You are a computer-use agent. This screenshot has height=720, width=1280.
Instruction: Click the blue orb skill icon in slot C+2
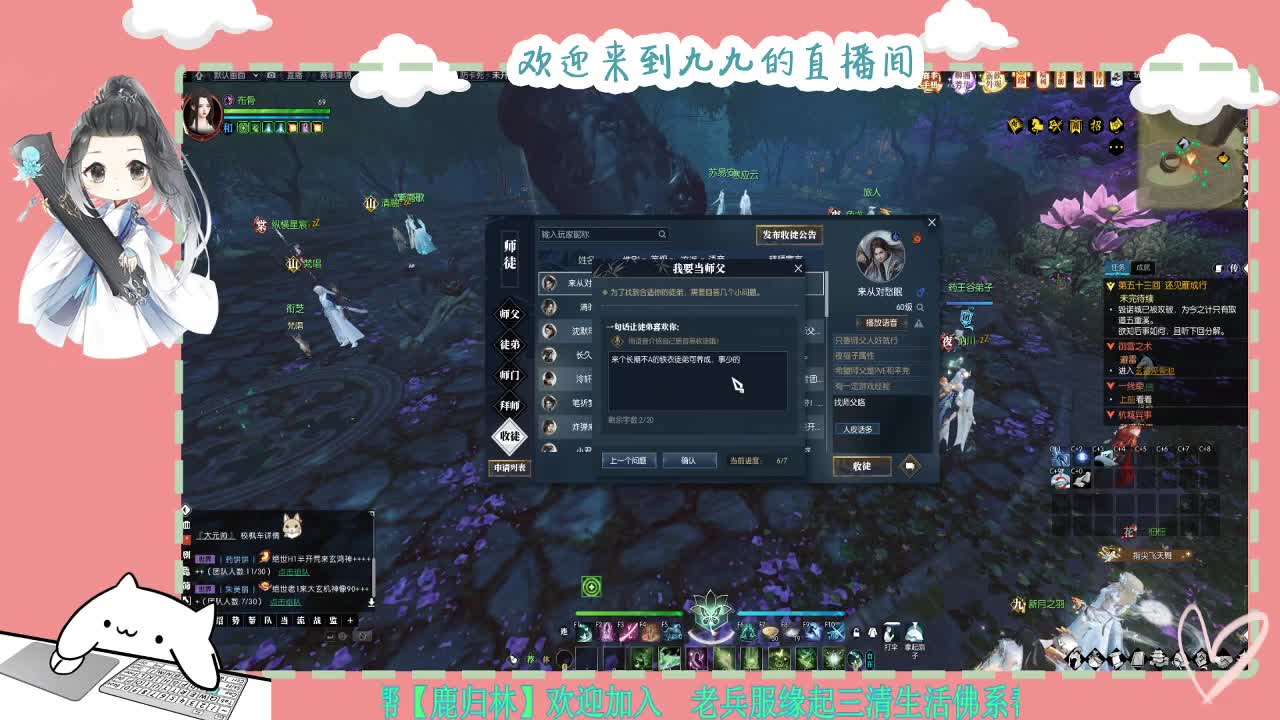click(x=1081, y=458)
